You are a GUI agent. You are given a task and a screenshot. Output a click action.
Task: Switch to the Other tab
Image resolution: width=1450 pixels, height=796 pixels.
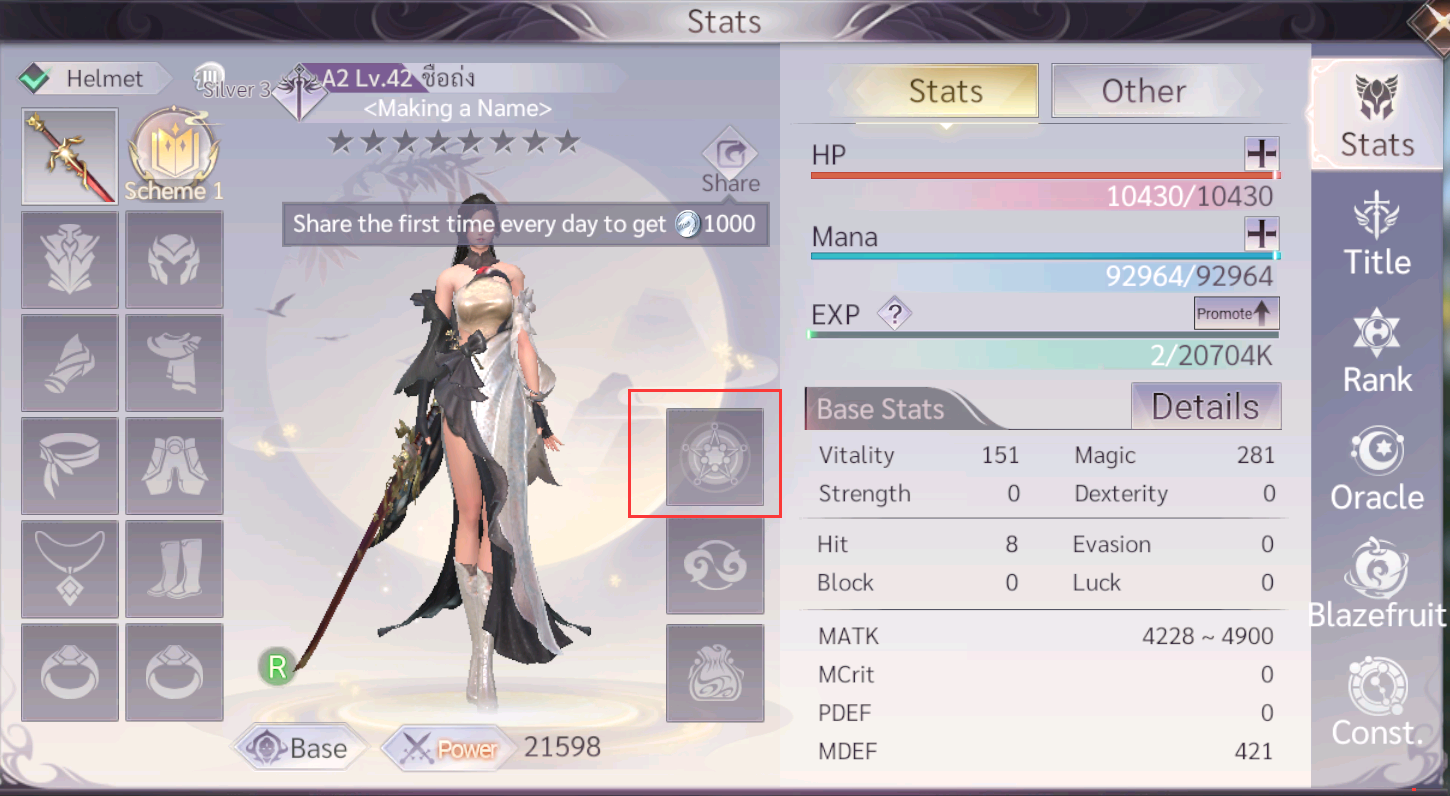[x=1144, y=91]
